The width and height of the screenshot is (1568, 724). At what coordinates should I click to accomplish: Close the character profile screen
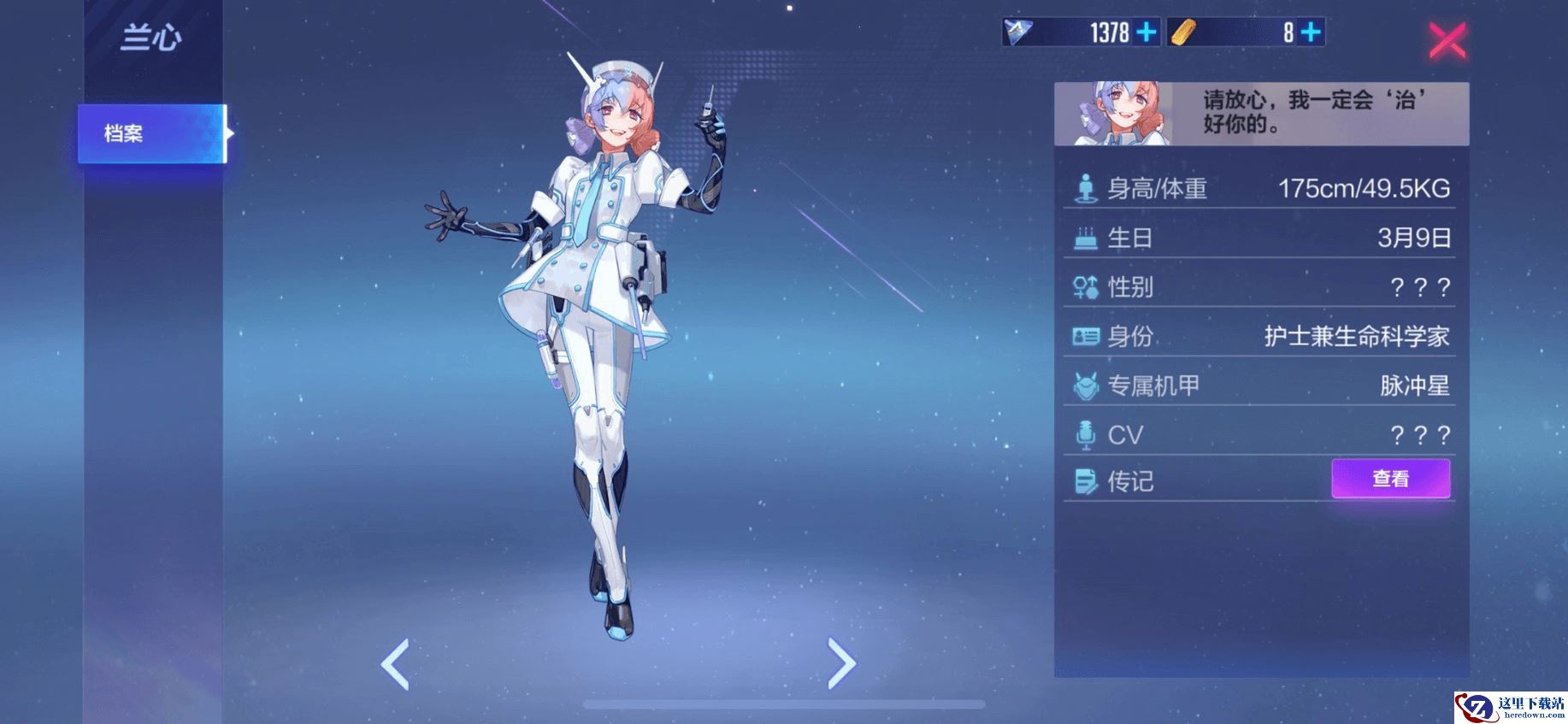[1447, 40]
